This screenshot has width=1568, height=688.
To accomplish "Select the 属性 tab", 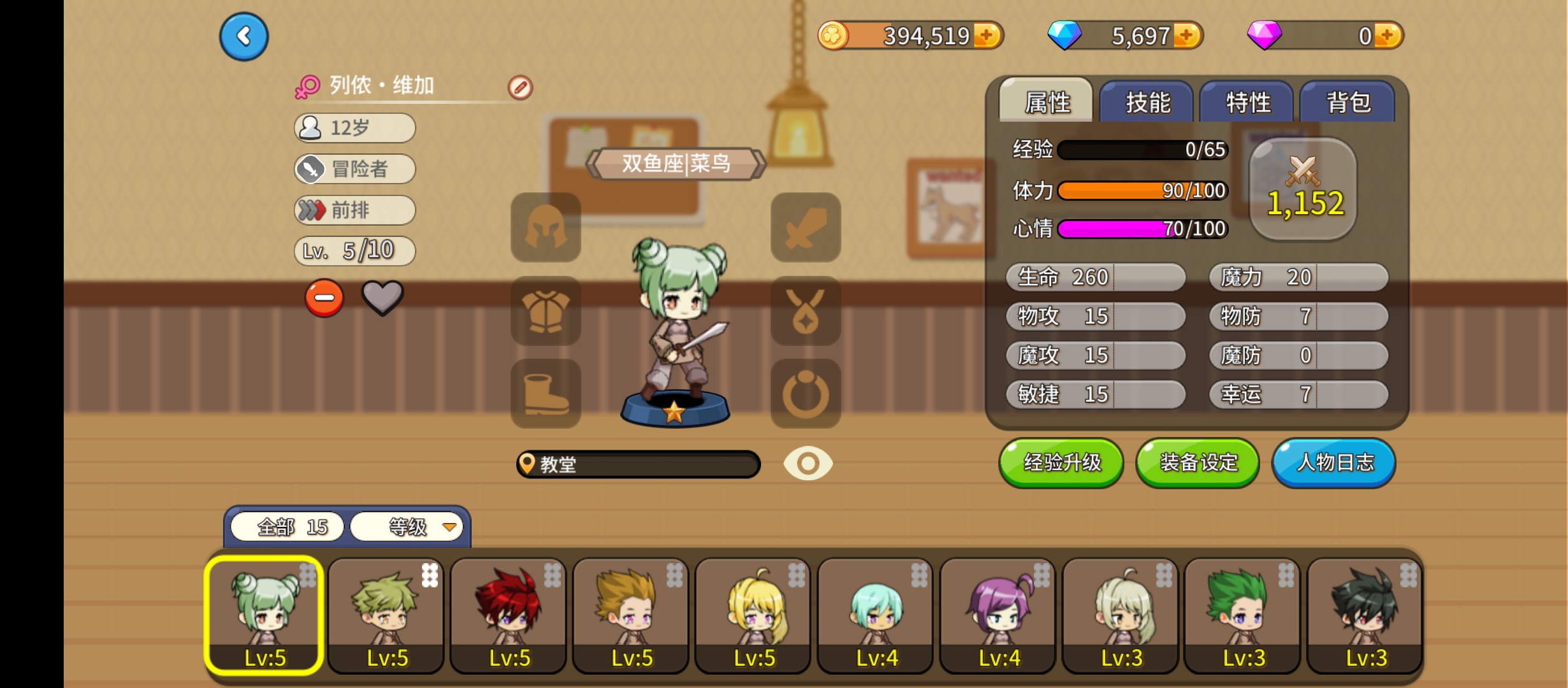I will 1047,102.
